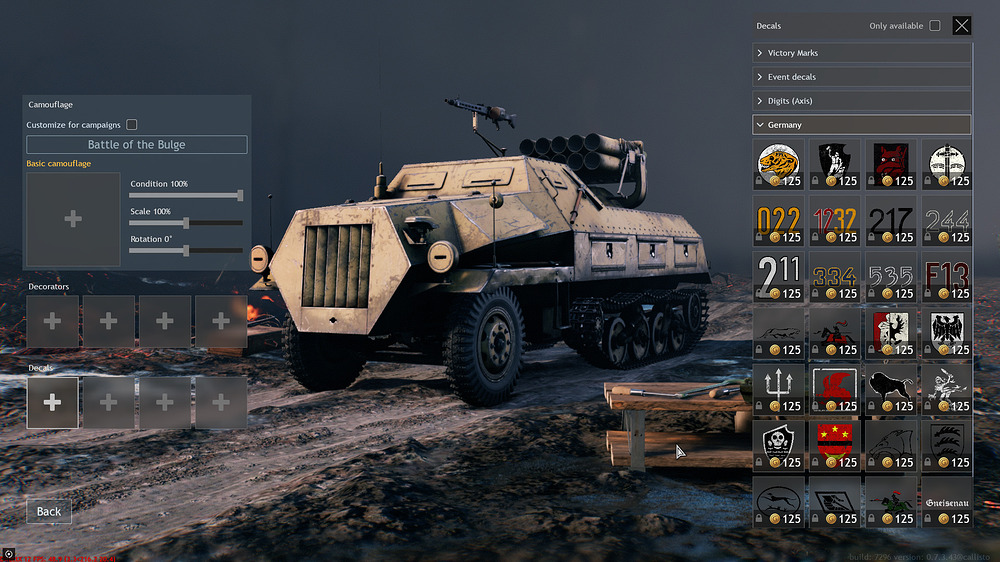Select the white trident decal

pyautogui.click(x=777, y=388)
